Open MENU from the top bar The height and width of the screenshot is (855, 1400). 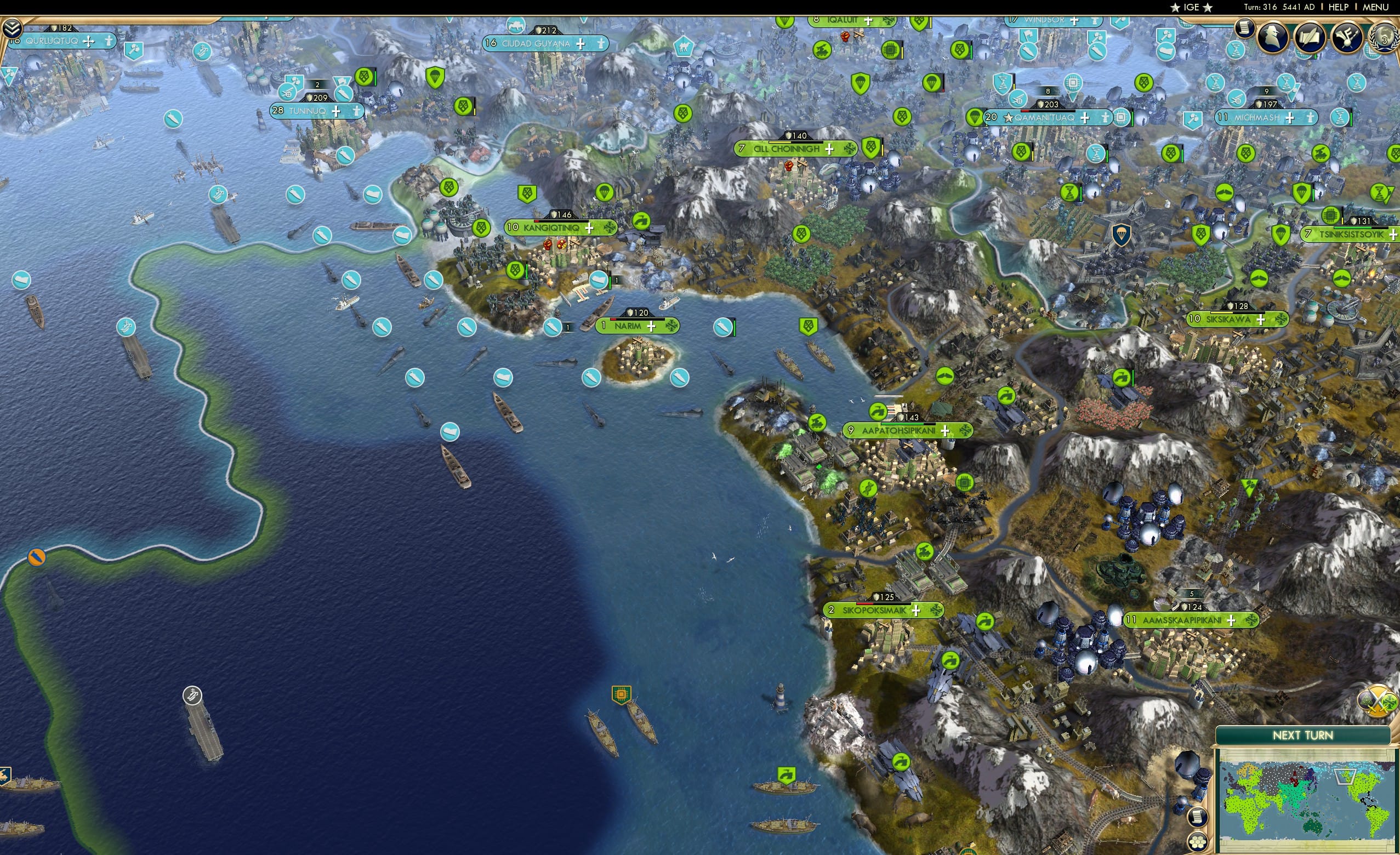[x=1375, y=7]
